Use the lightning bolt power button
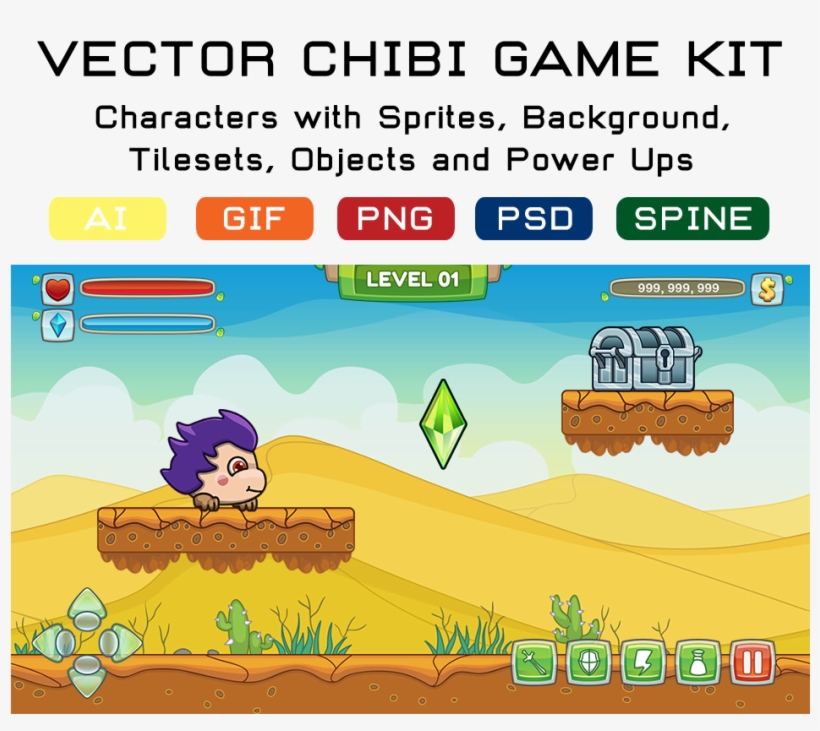The height and width of the screenshot is (731, 820). pyautogui.click(x=642, y=663)
